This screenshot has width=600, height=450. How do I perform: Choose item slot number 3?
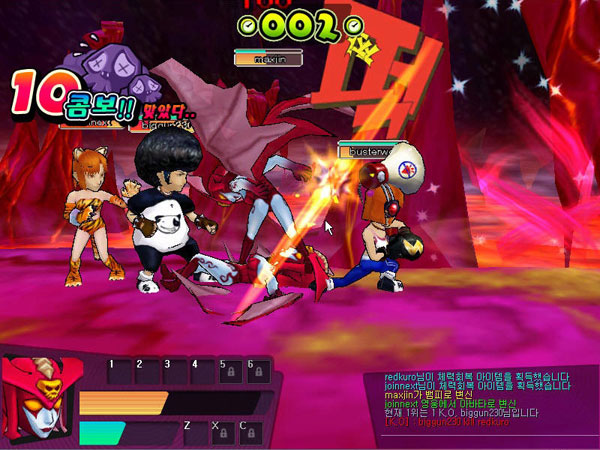175,372
